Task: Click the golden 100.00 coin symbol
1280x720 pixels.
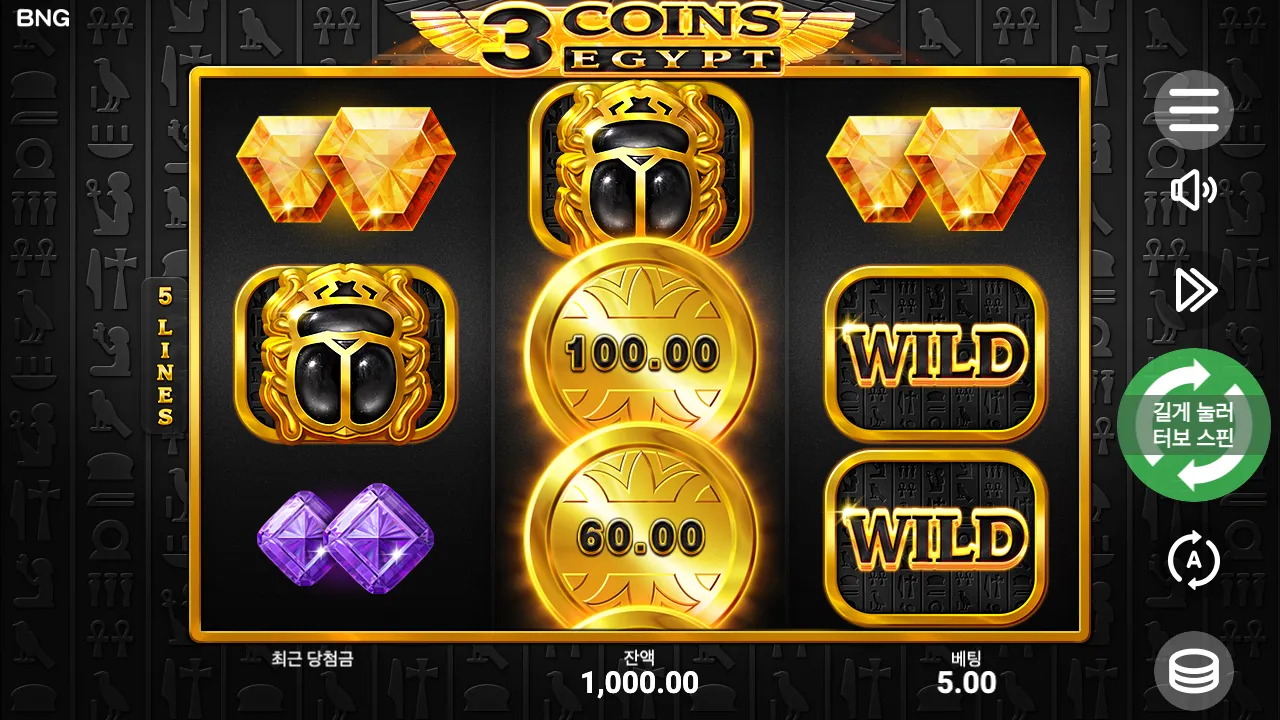Action: [x=643, y=355]
